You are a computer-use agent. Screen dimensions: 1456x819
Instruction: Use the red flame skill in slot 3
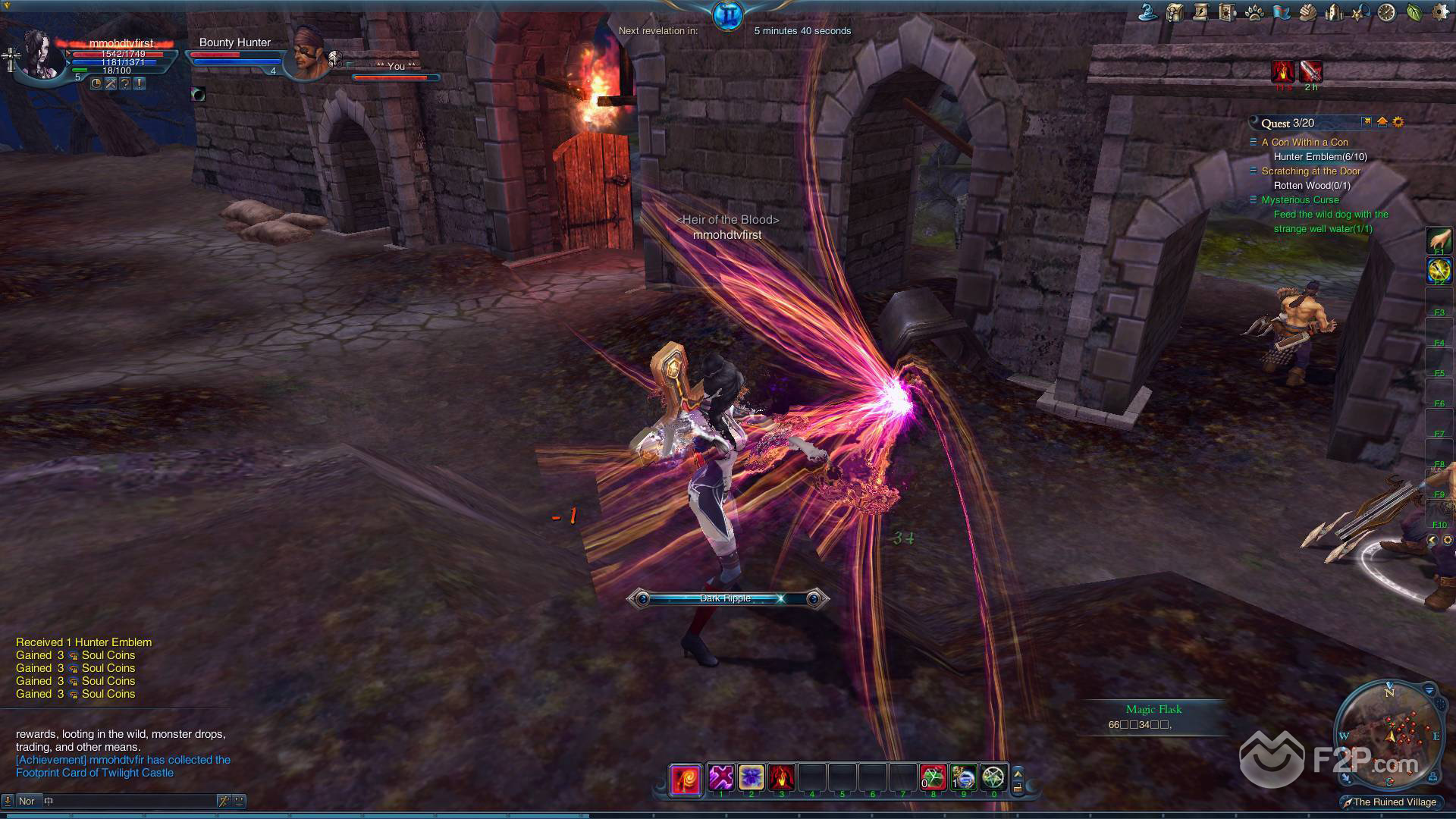(781, 777)
